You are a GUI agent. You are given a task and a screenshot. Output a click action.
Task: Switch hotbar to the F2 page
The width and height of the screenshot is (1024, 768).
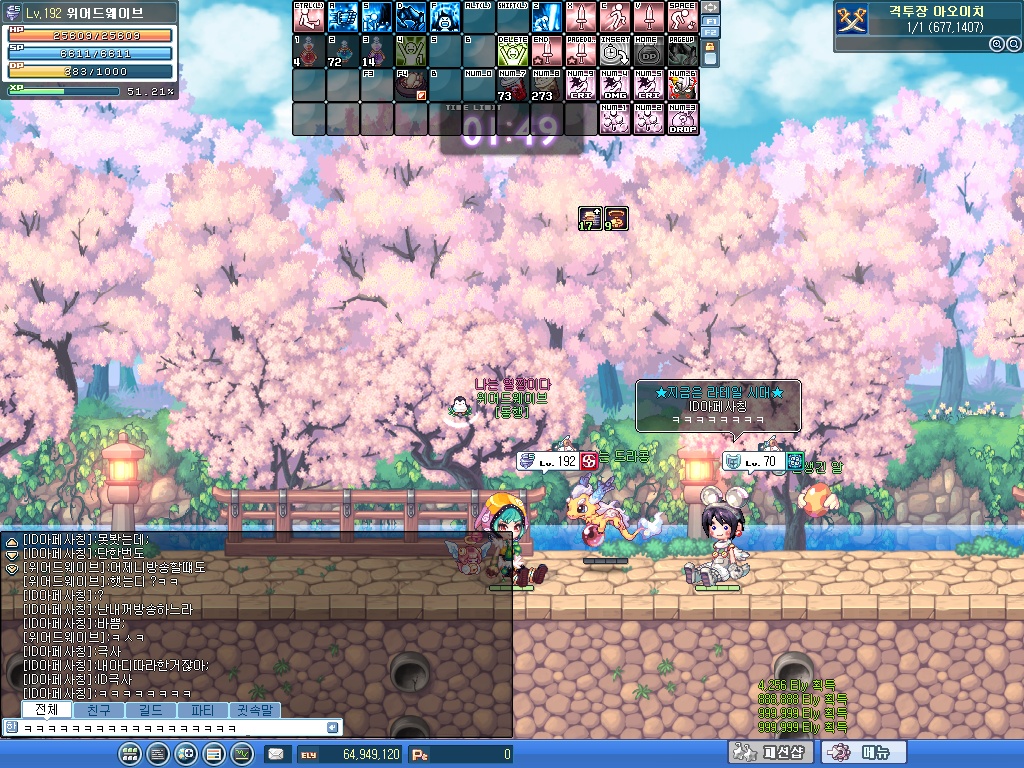click(711, 33)
